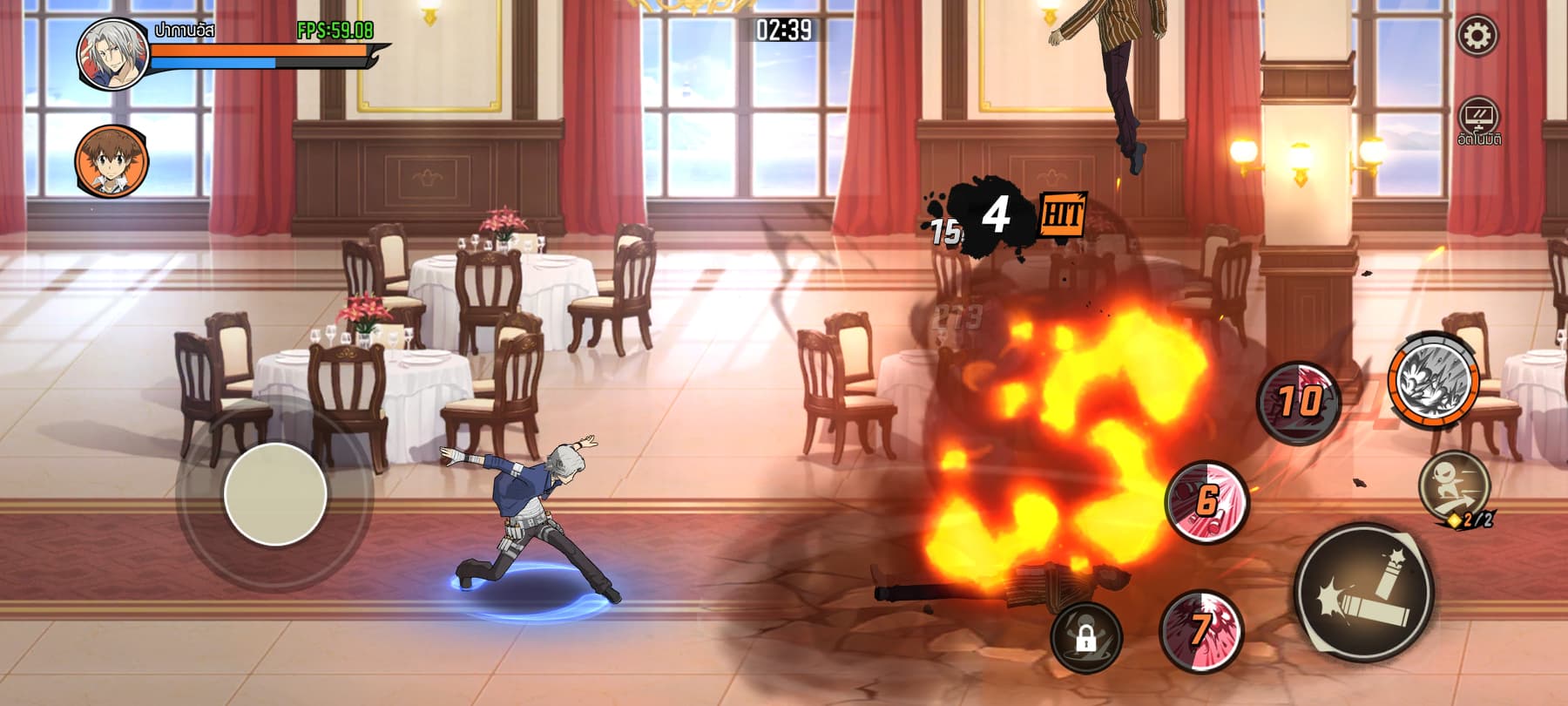Image resolution: width=1568 pixels, height=706 pixels.
Task: Switch to the brown-haired partner character
Action: (x=112, y=162)
